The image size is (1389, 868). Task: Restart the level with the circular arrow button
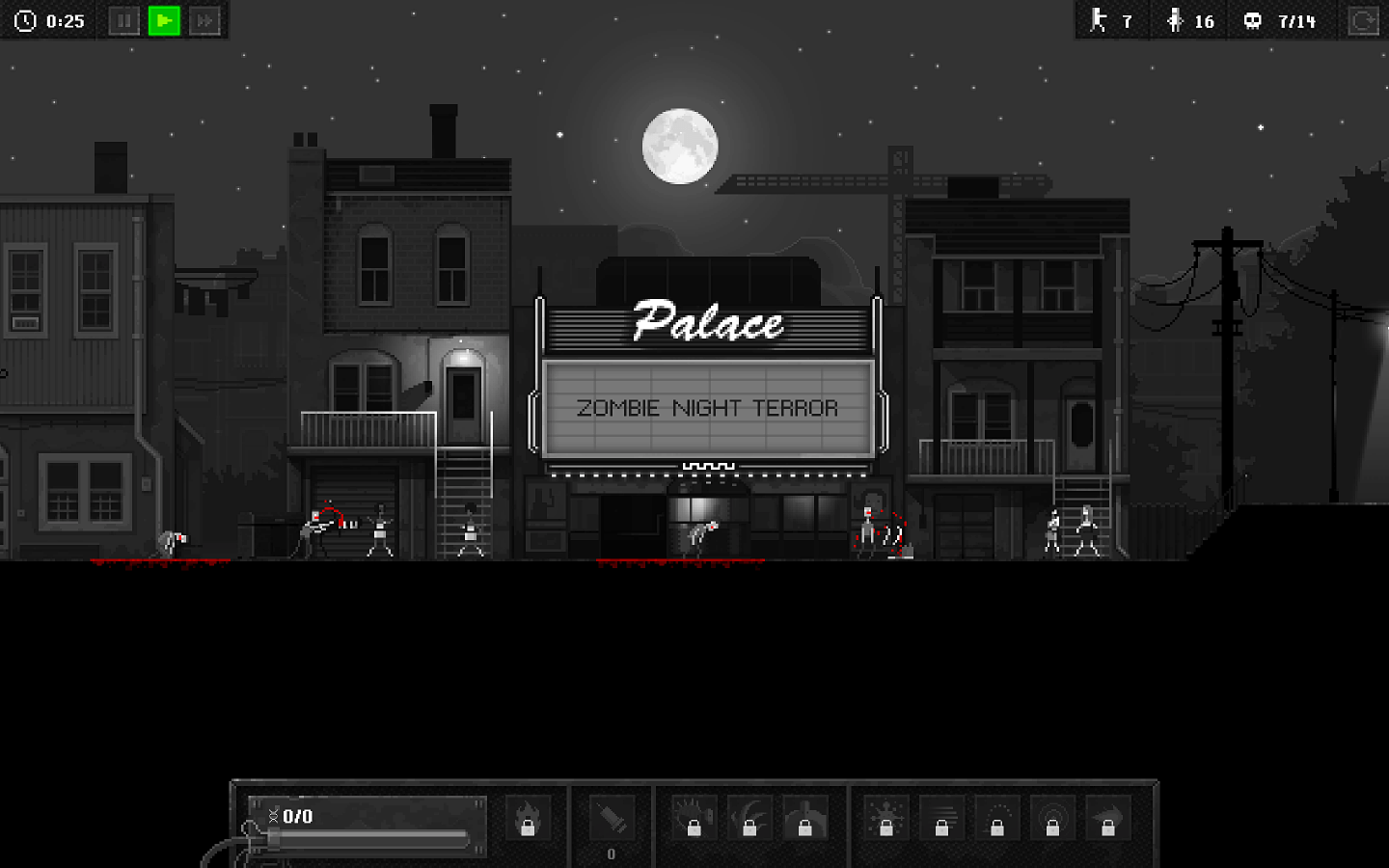pyautogui.click(x=1362, y=20)
